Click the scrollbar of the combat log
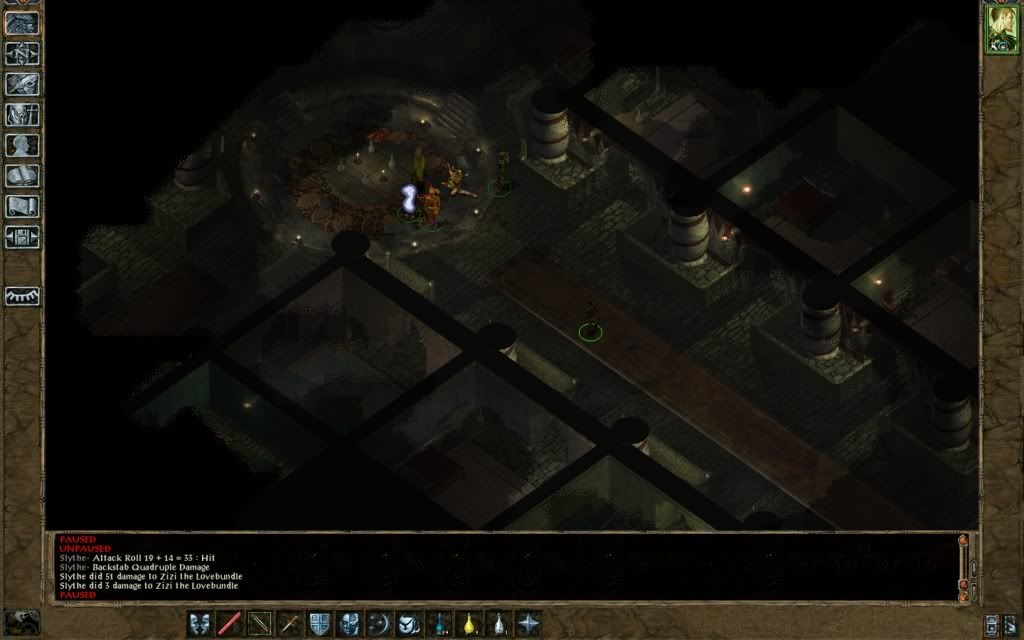 963,565
